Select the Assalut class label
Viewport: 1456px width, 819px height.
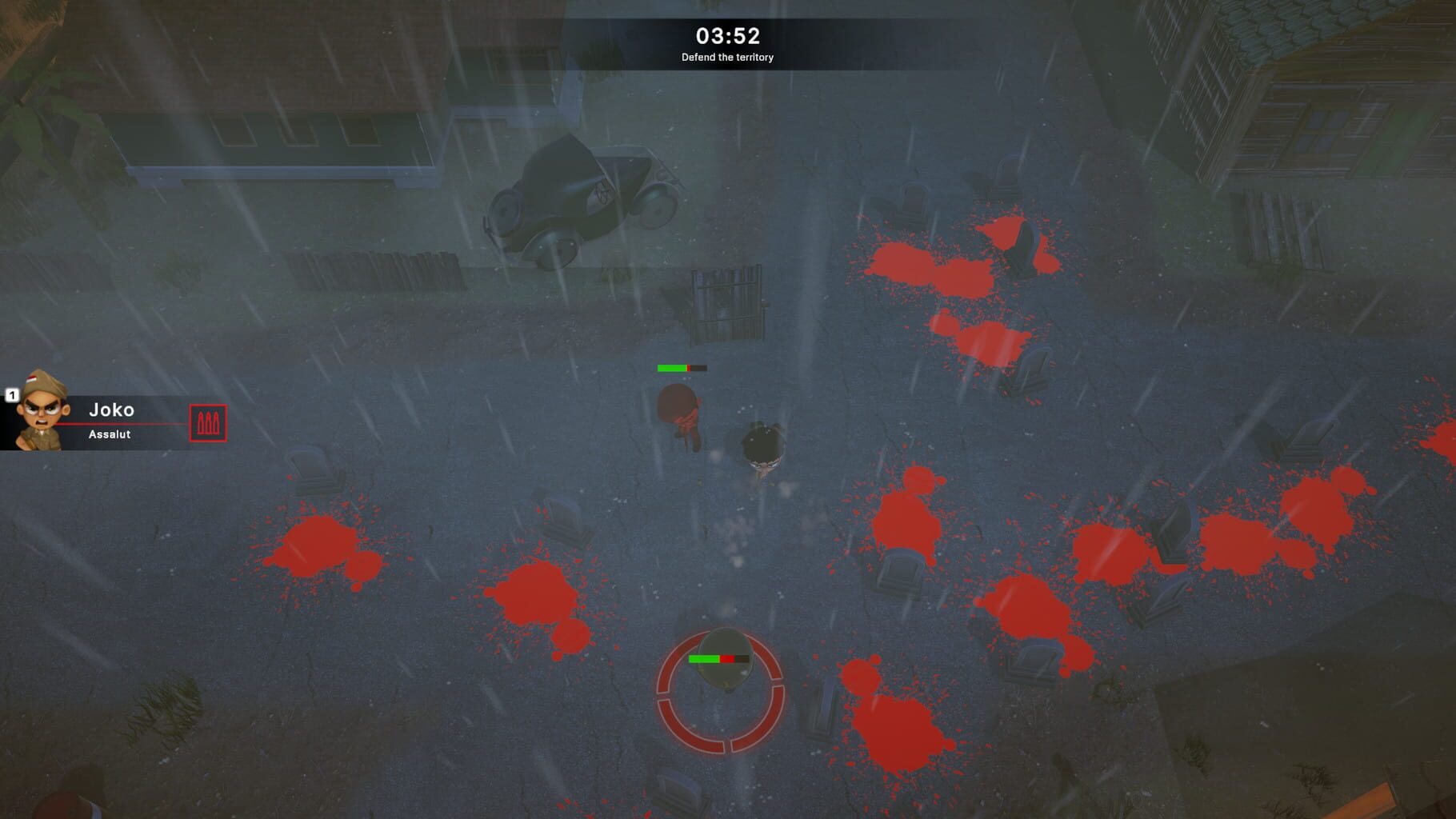point(110,434)
